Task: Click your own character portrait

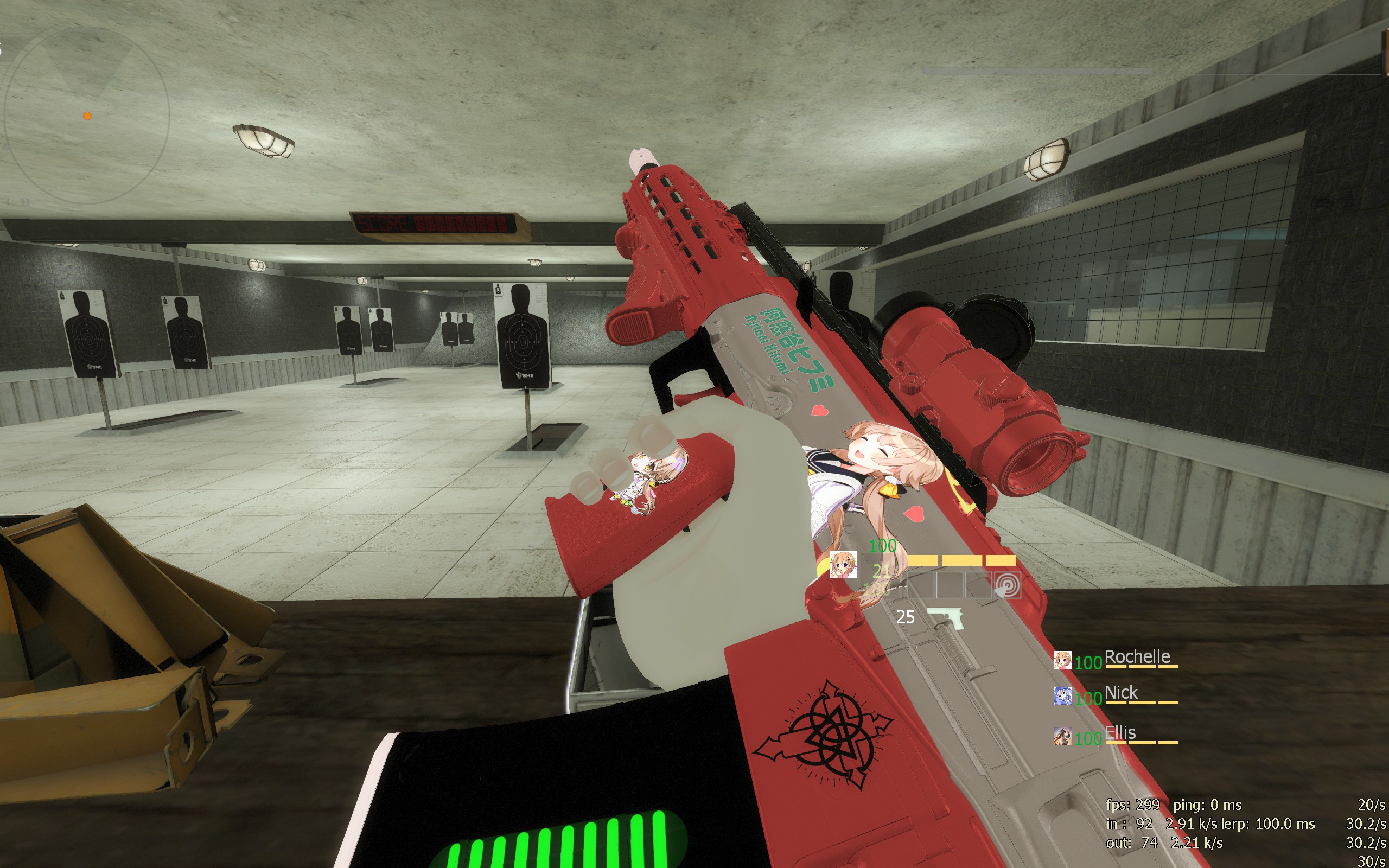Action: click(x=843, y=565)
